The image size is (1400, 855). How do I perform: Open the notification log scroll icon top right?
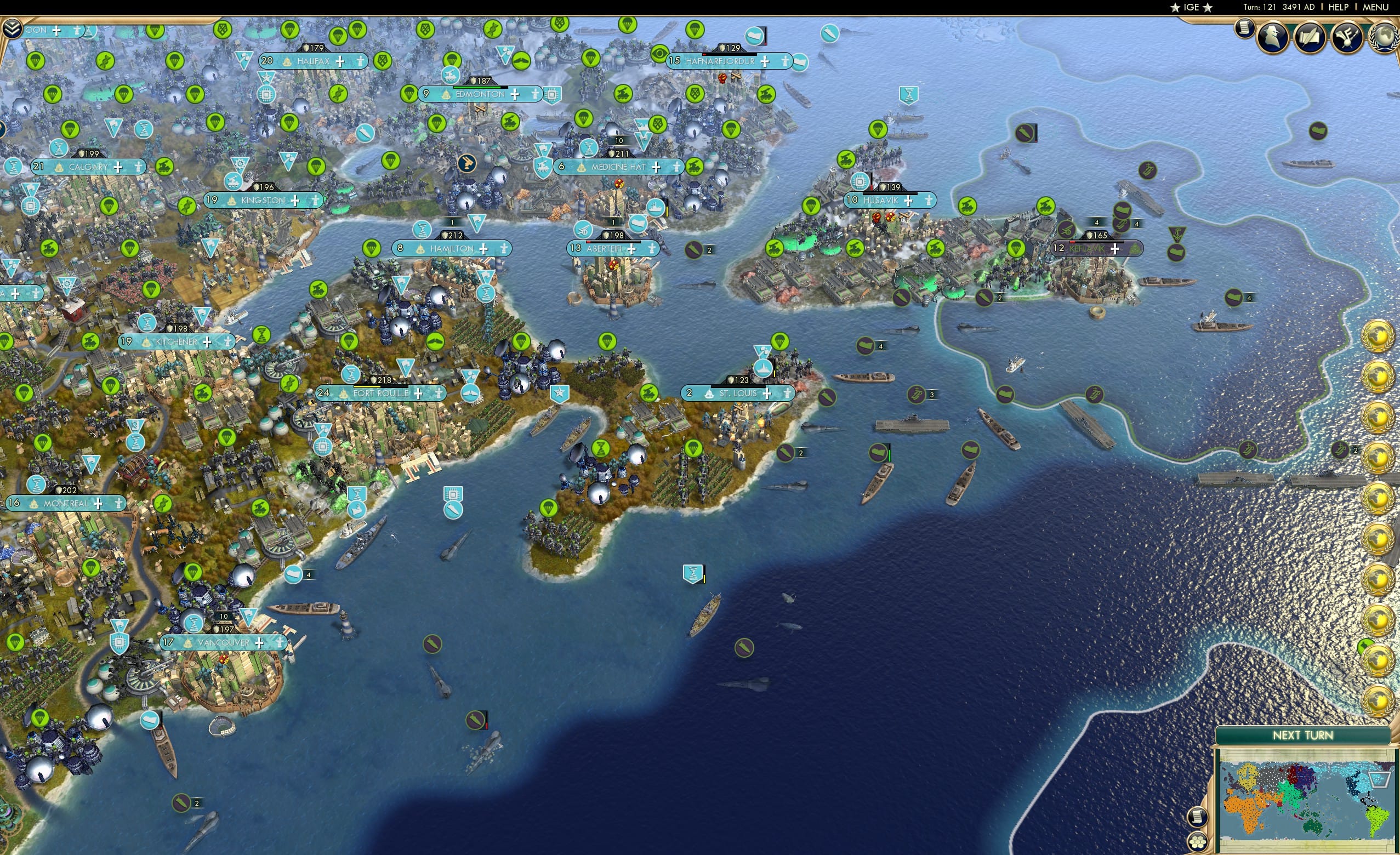[x=1244, y=30]
